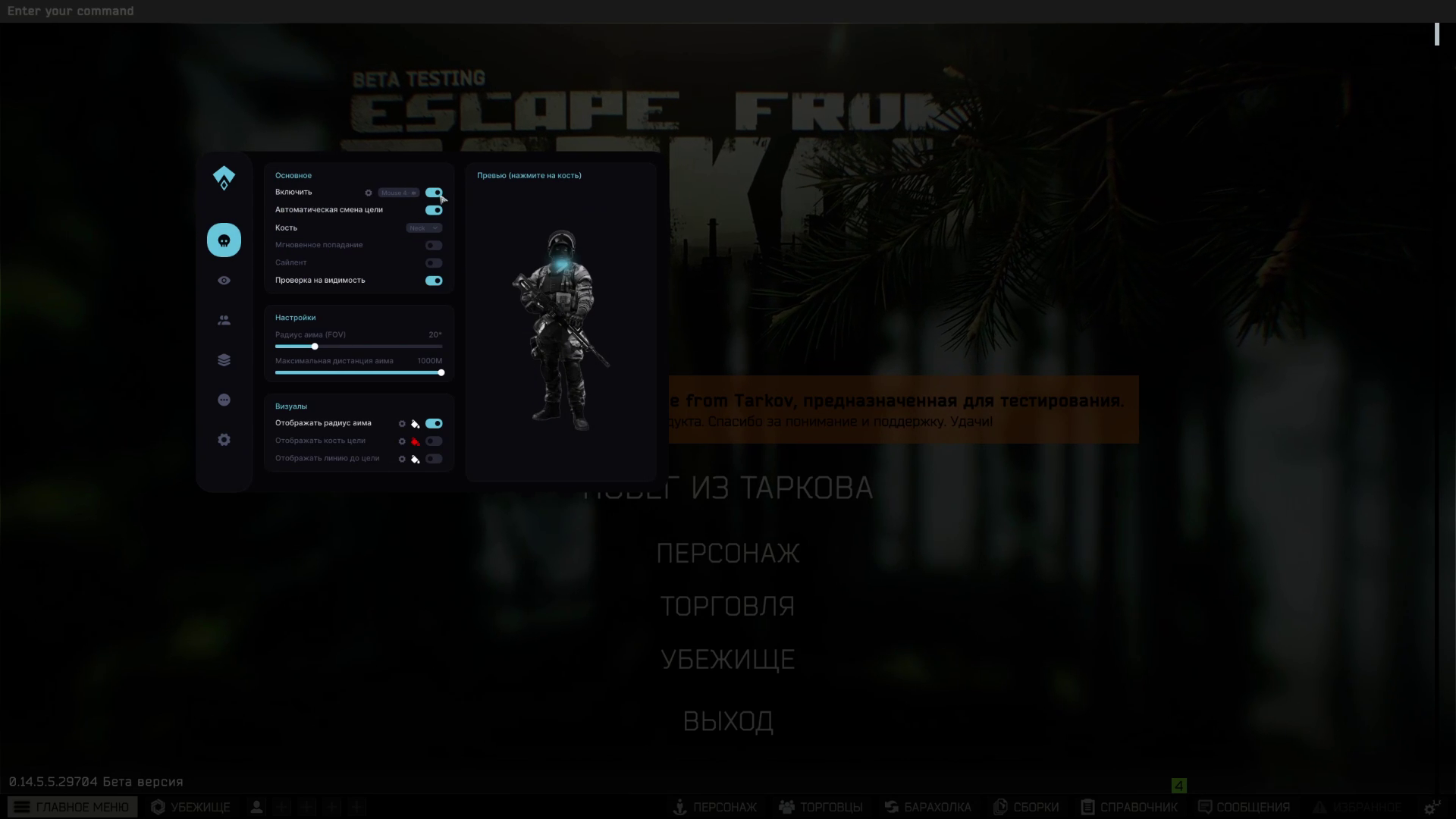
Task: Choose ВЫХОД to quit the game
Action: point(727,721)
